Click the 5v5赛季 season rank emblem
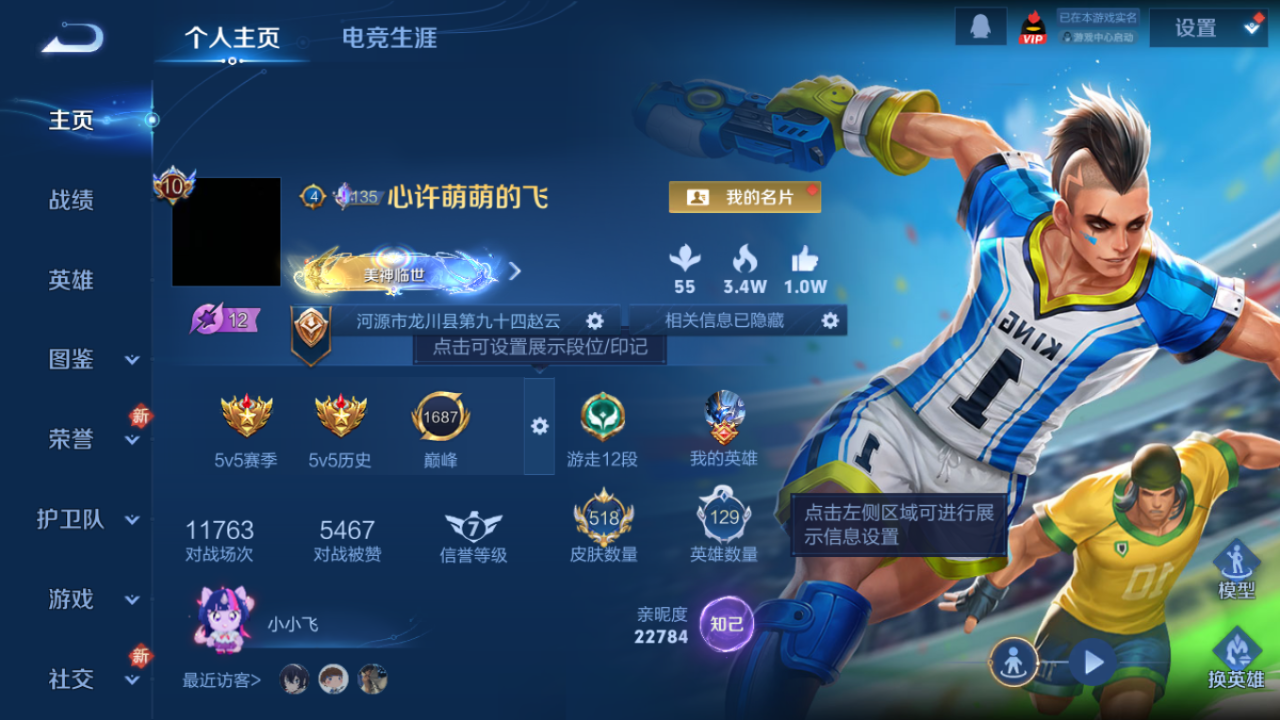The height and width of the screenshot is (720, 1280). (246, 414)
